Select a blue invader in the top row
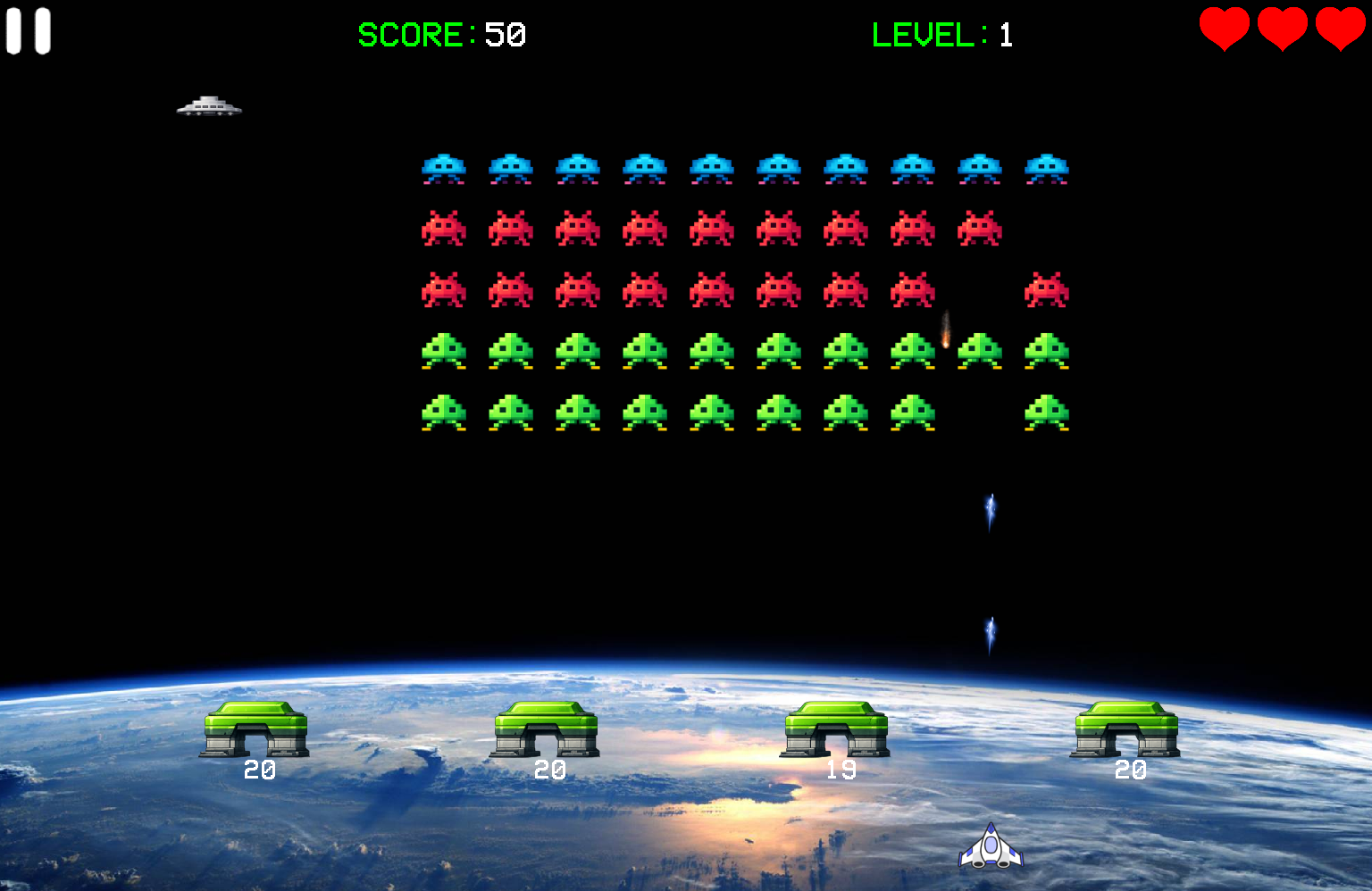The image size is (1372, 891). click(x=444, y=168)
